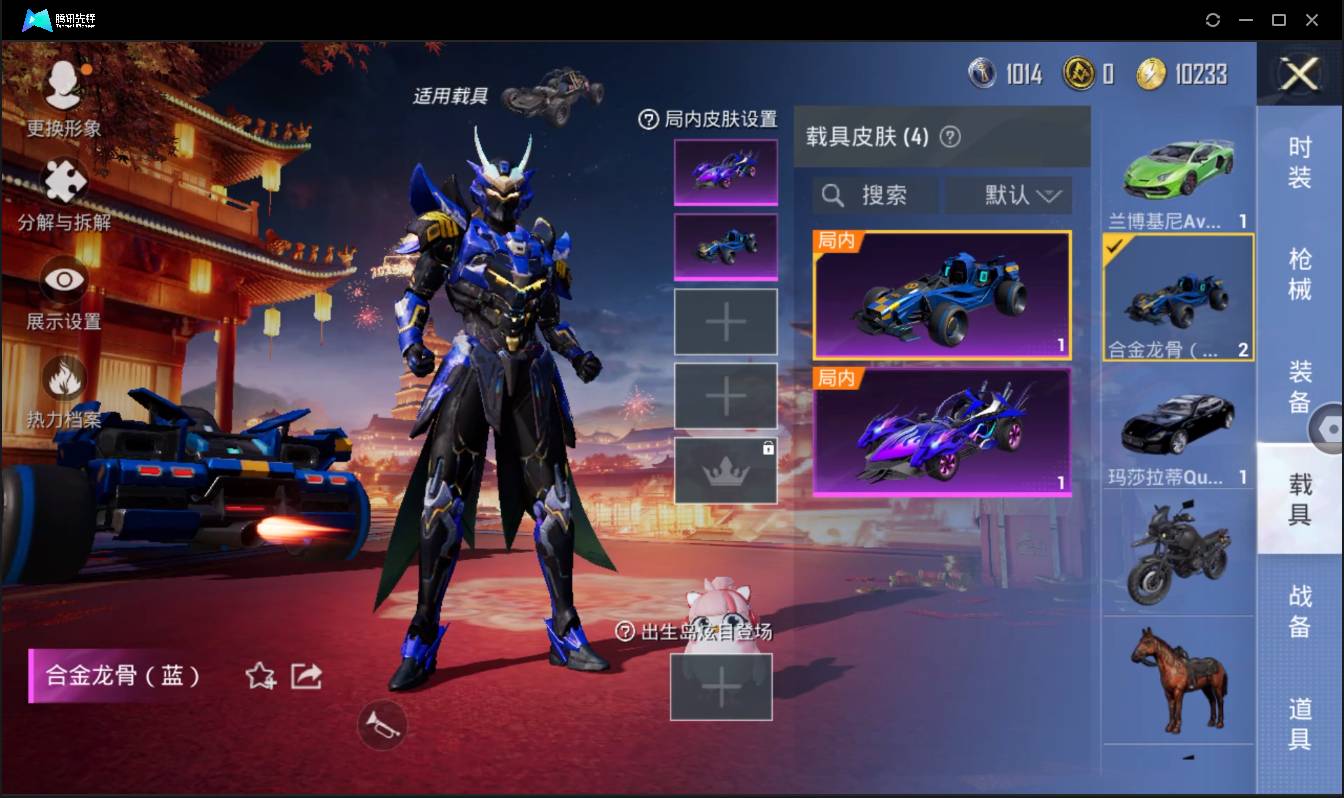The height and width of the screenshot is (798, 1344).
Task: Click the locked crown skin slot
Action: 725,468
